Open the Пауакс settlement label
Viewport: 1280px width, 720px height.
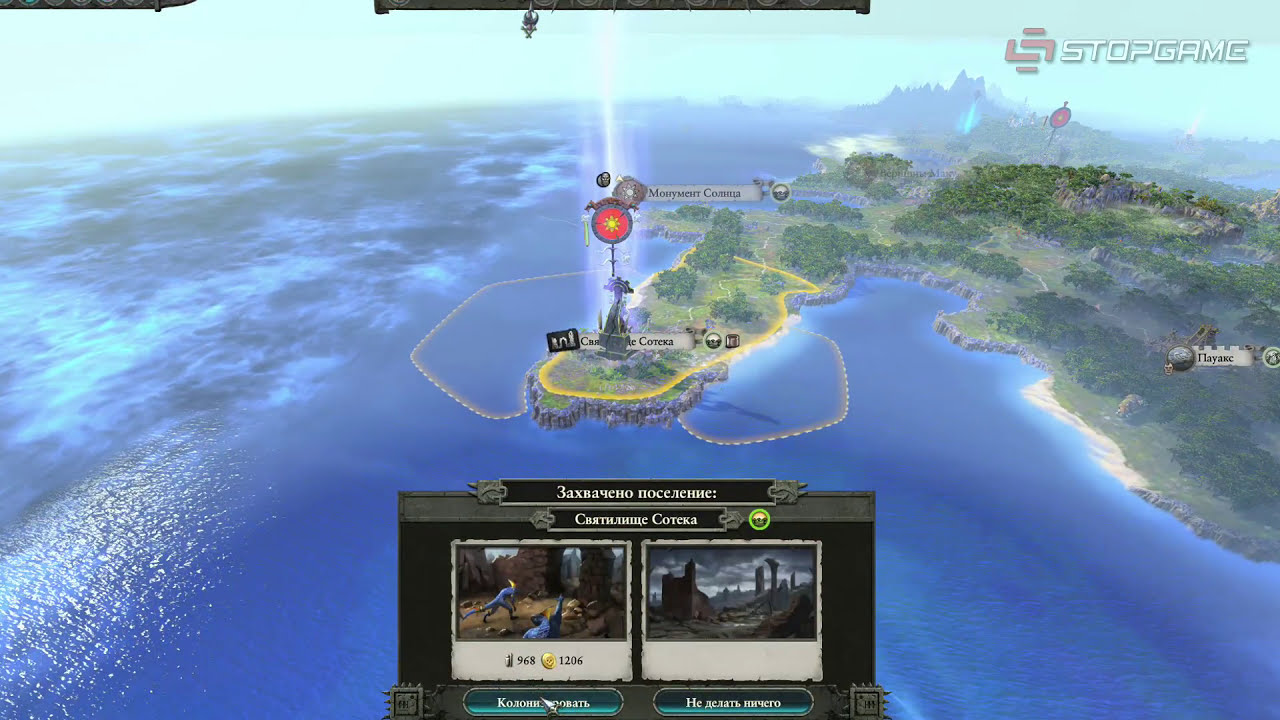click(1215, 357)
